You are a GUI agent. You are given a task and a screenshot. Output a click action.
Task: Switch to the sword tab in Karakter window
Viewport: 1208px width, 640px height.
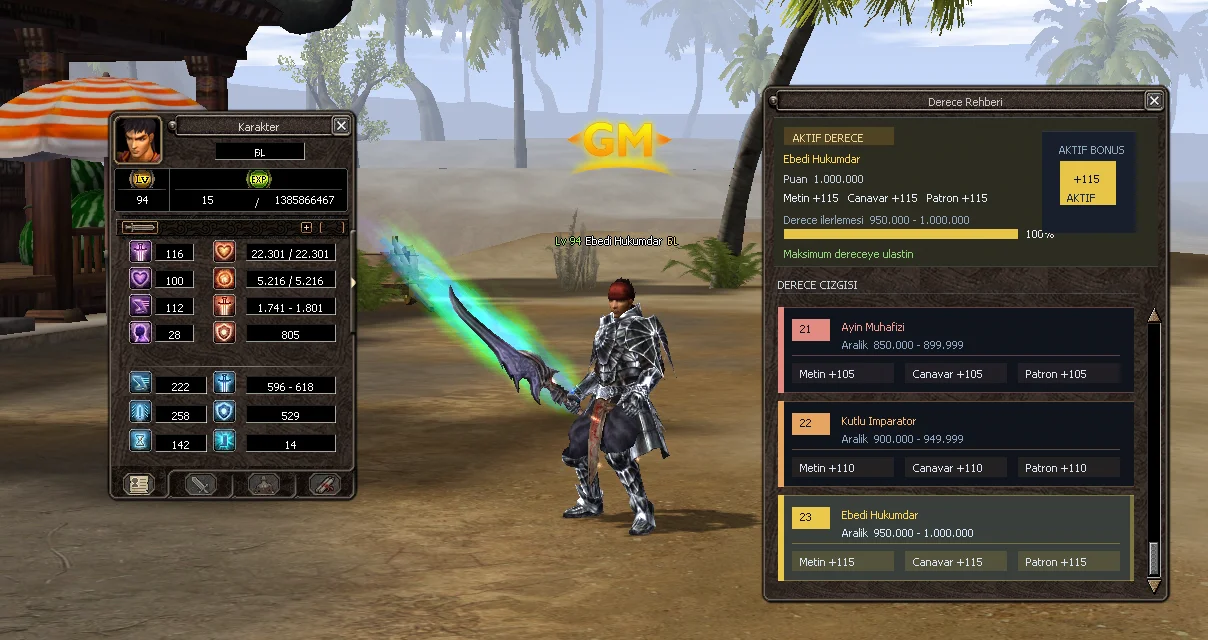coord(201,484)
